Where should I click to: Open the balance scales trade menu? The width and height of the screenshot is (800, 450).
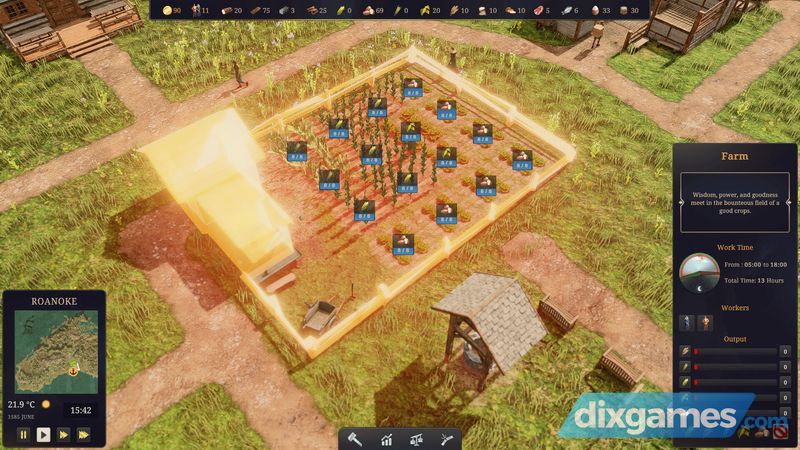(x=416, y=438)
